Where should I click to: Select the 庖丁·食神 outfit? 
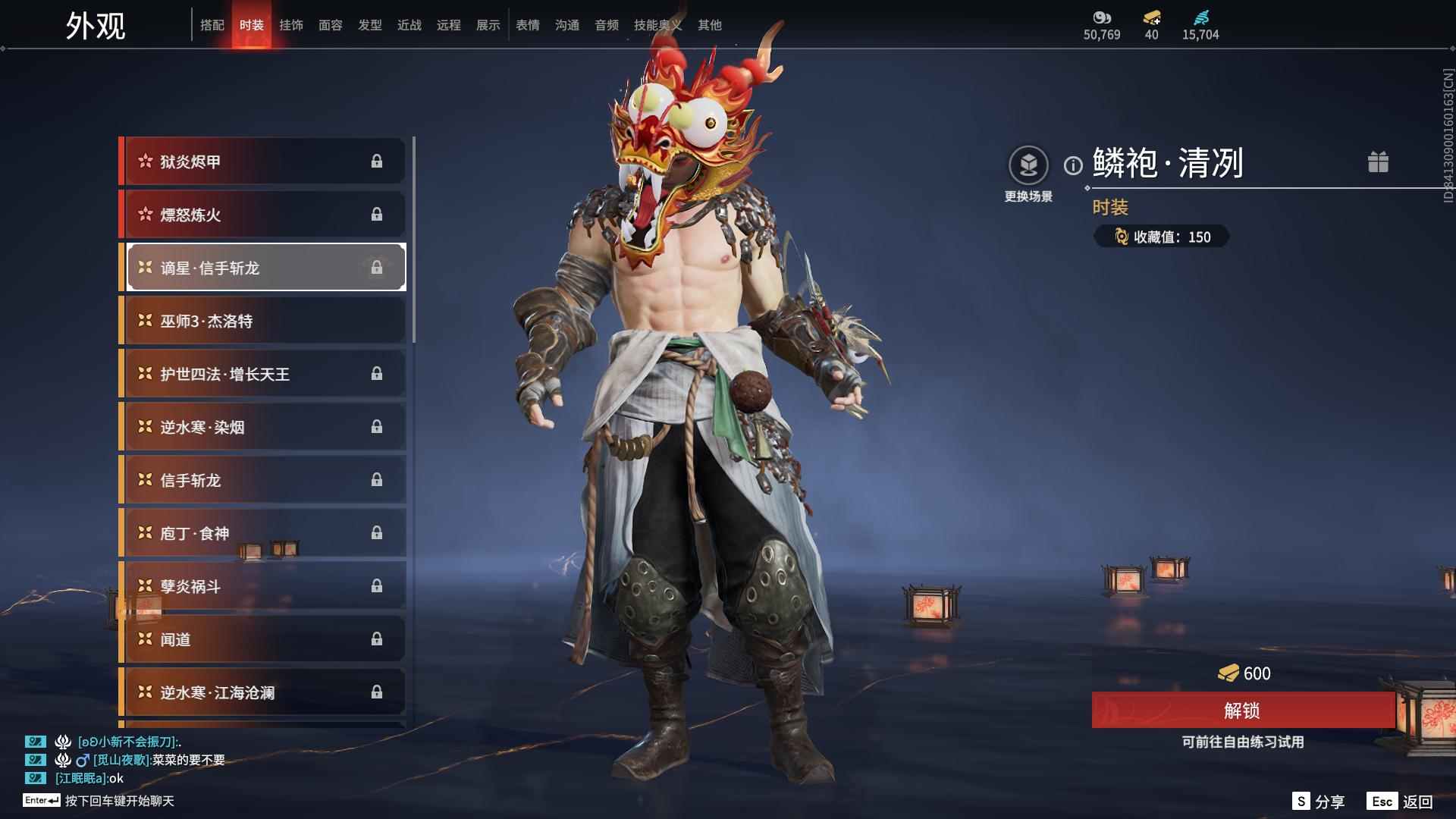click(262, 533)
